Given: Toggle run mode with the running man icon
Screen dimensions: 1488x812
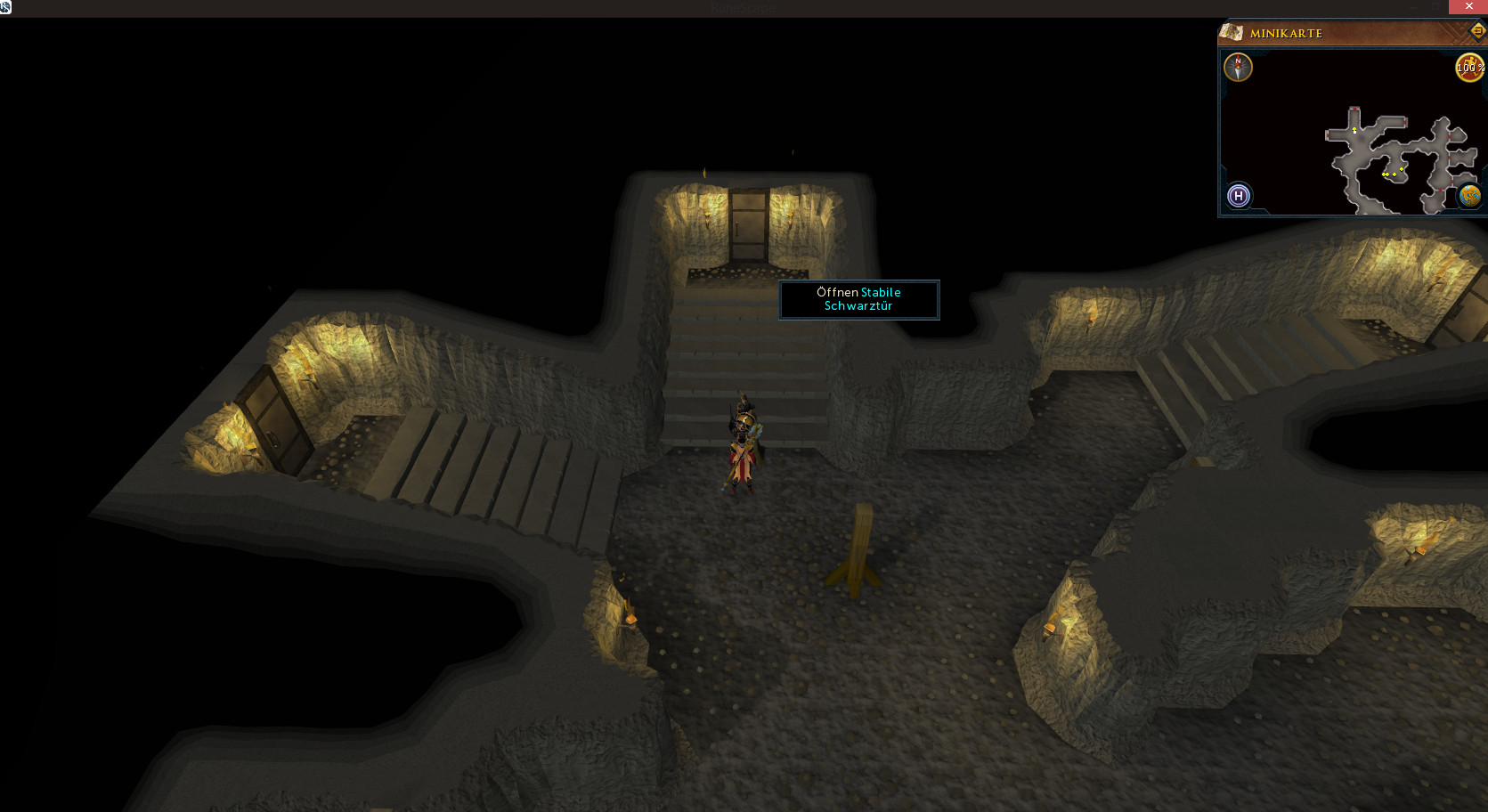Looking at the screenshot, I should pyautogui.click(x=1468, y=67).
